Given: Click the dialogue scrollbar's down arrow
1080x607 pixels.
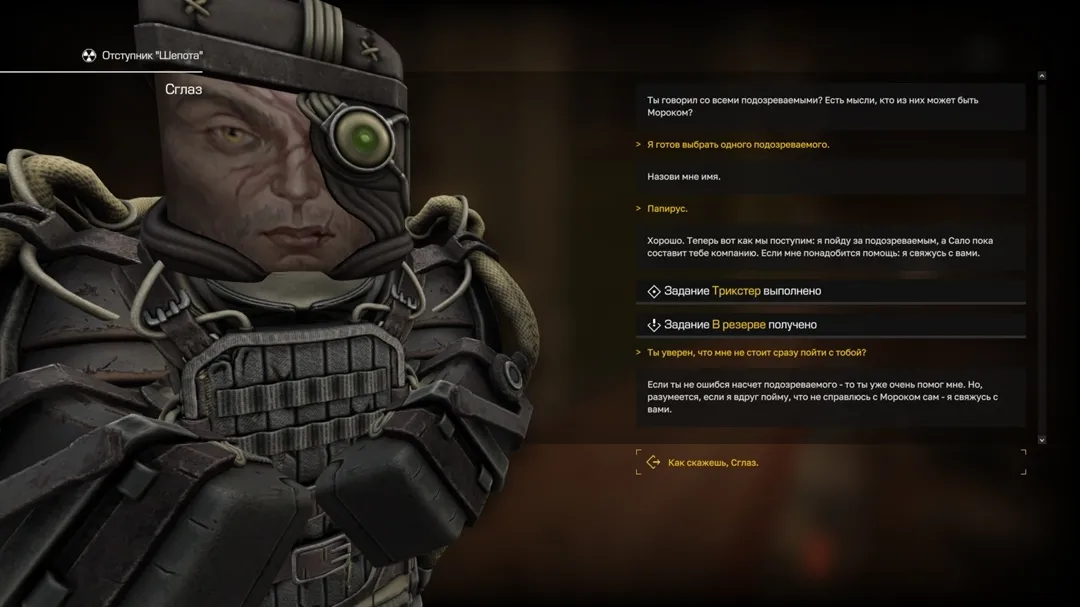Looking at the screenshot, I should coord(1041,439).
